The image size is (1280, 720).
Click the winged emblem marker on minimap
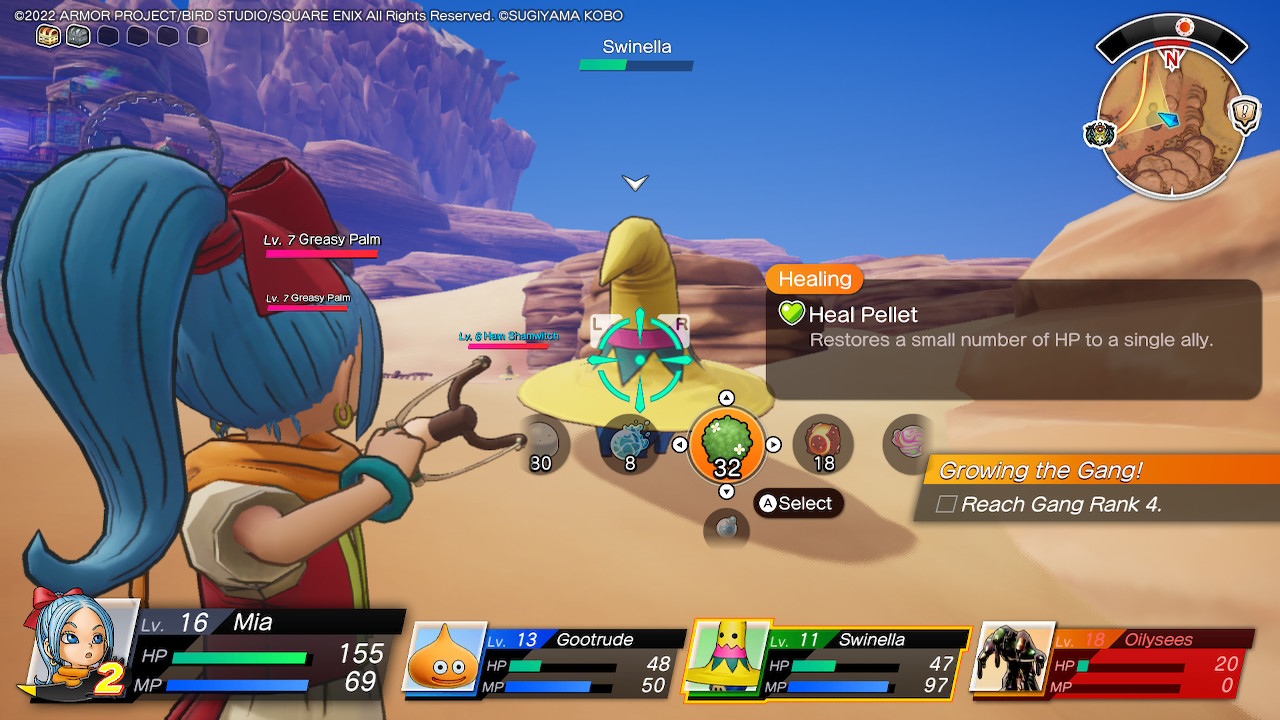[x=1099, y=134]
